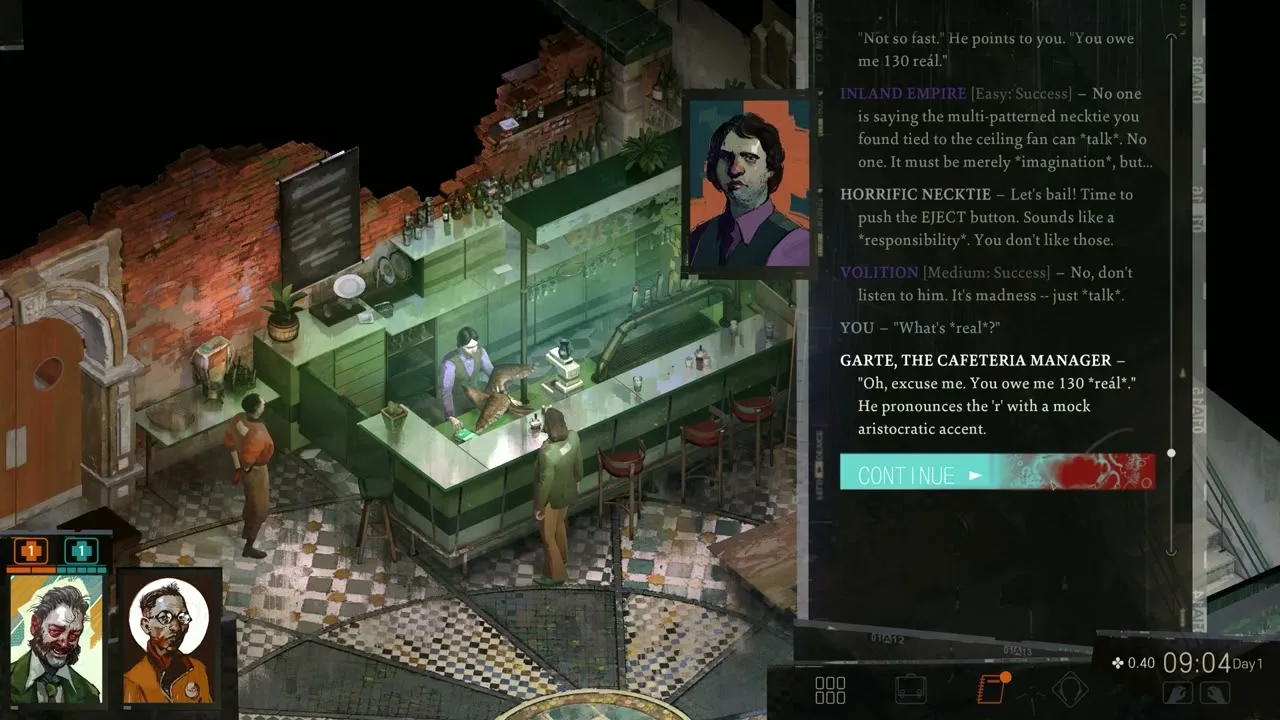
Task: Click the left hand item slot
Action: coord(1177,691)
